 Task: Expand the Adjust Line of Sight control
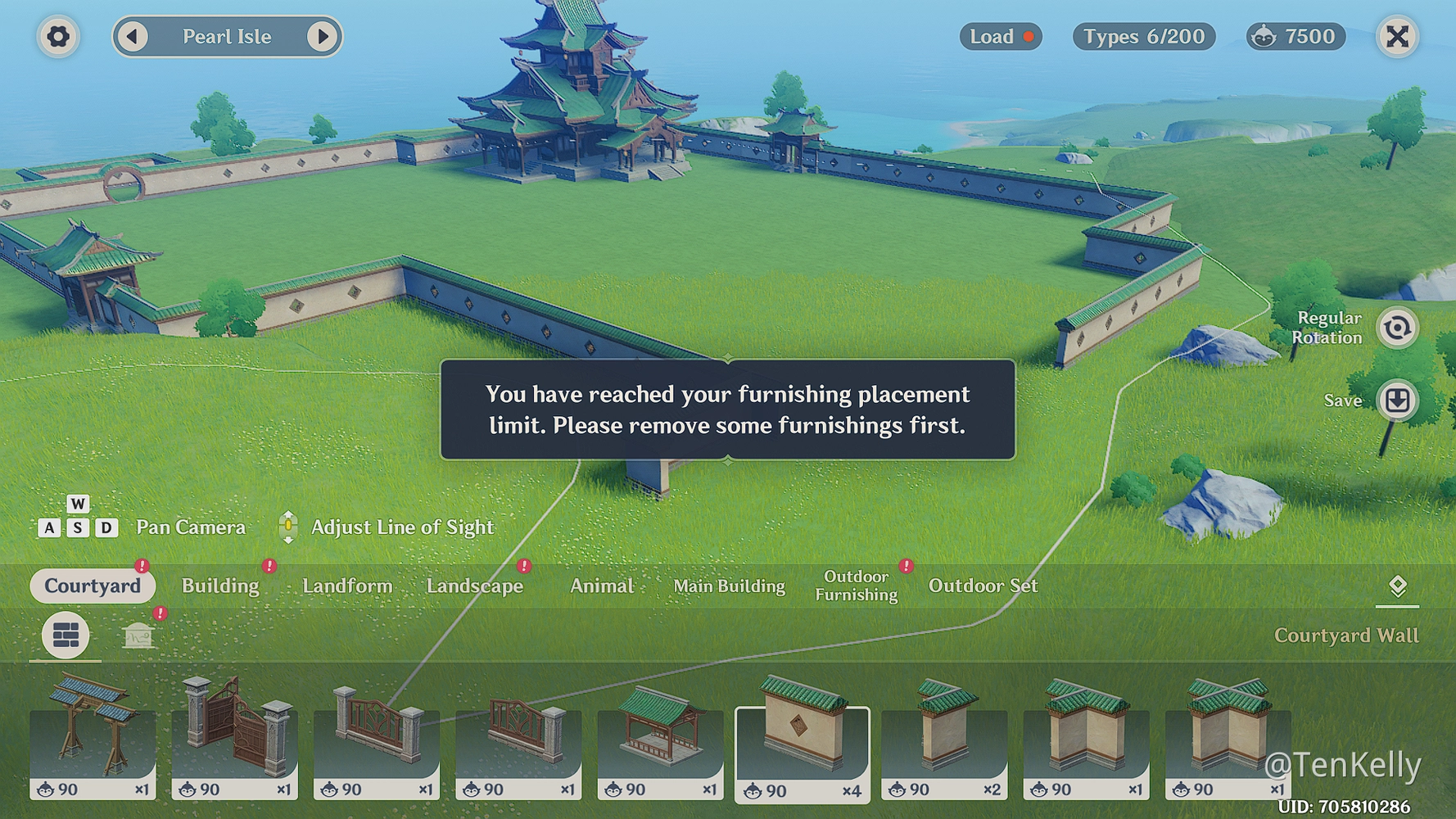coord(288,527)
